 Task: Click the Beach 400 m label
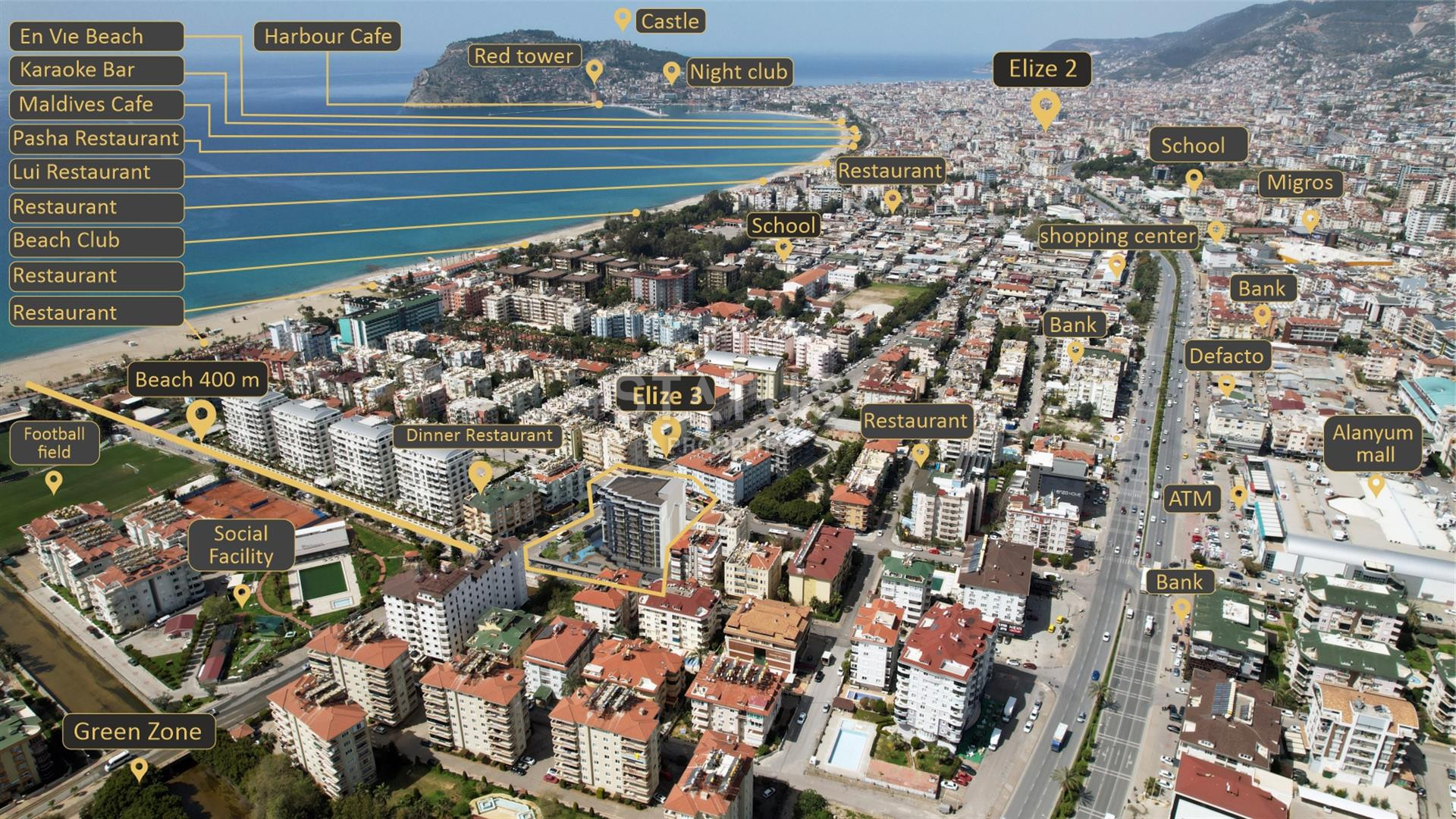197,380
